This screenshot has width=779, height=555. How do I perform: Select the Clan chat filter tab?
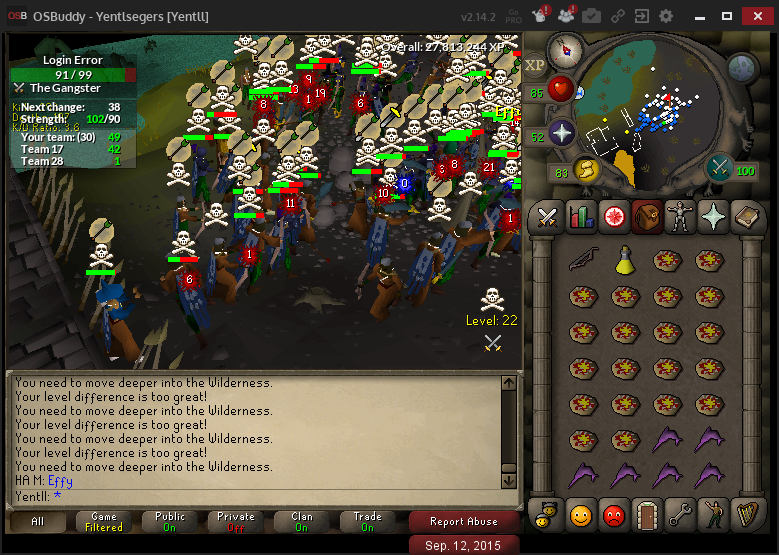click(302, 522)
